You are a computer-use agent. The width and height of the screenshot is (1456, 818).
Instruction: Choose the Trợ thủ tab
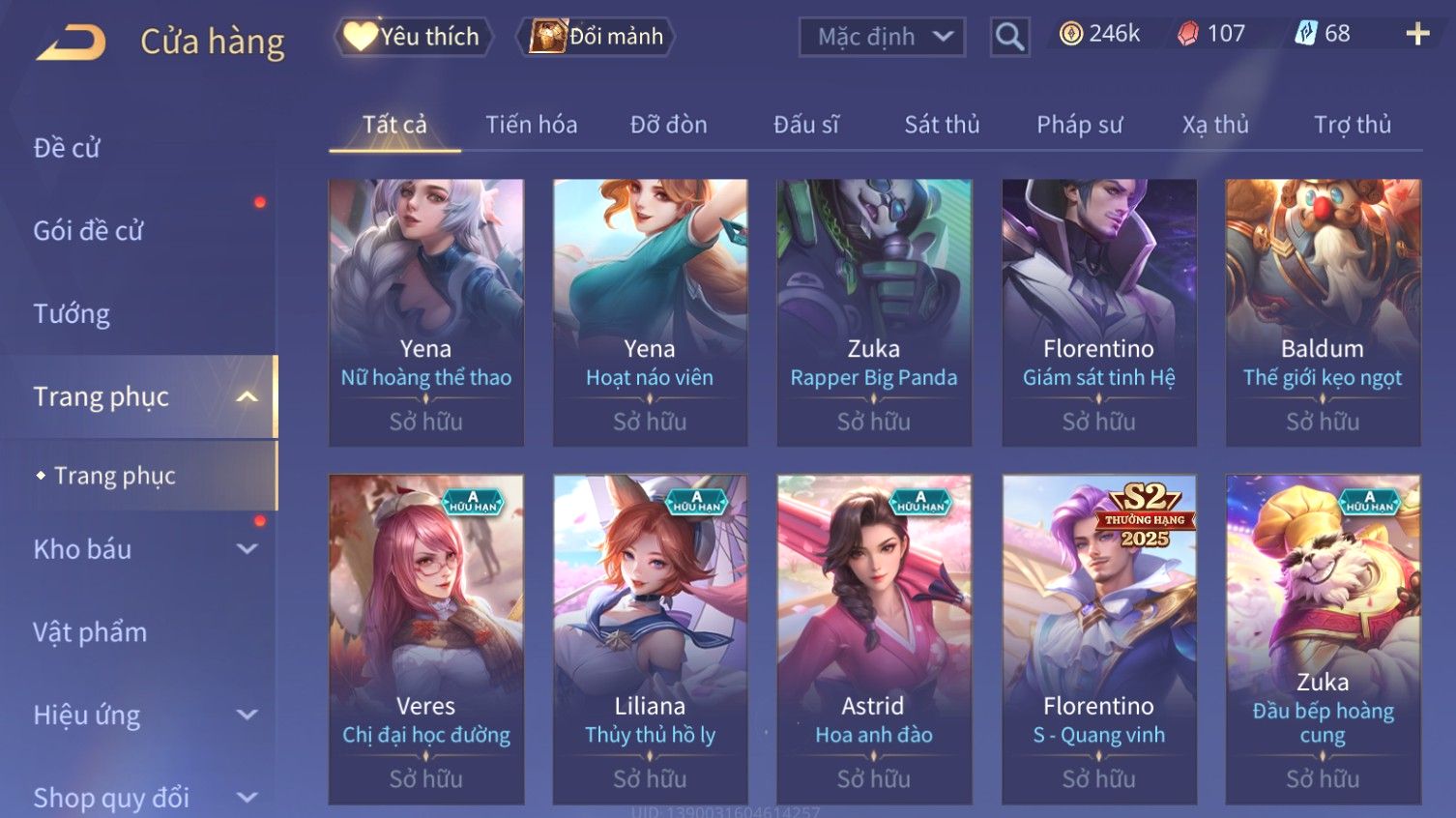1352,125
